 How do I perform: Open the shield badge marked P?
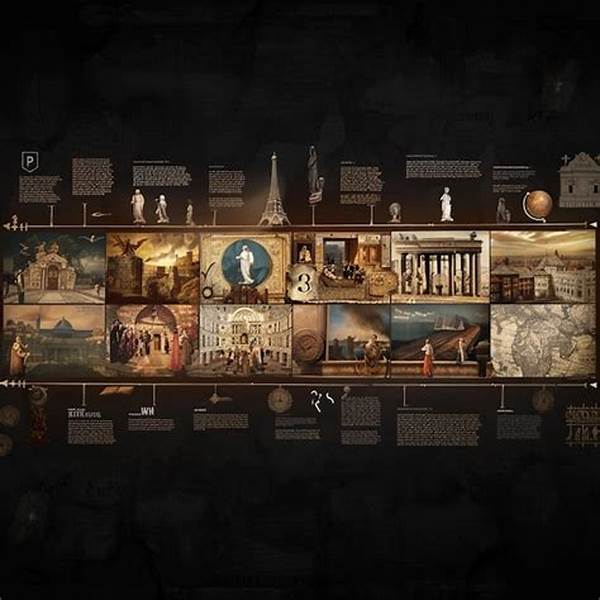point(30,162)
